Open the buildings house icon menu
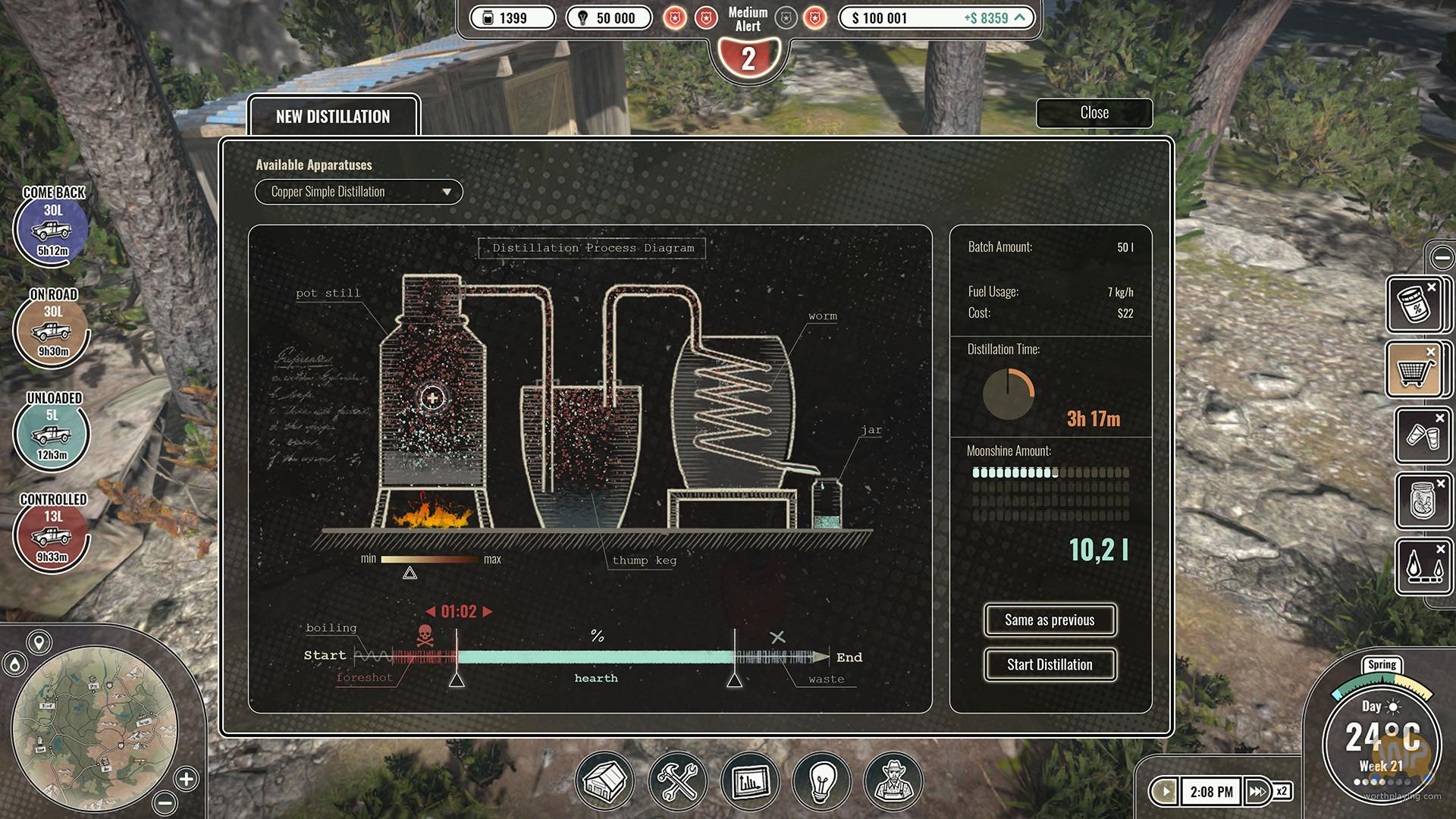This screenshot has height=819, width=1456. click(x=604, y=781)
